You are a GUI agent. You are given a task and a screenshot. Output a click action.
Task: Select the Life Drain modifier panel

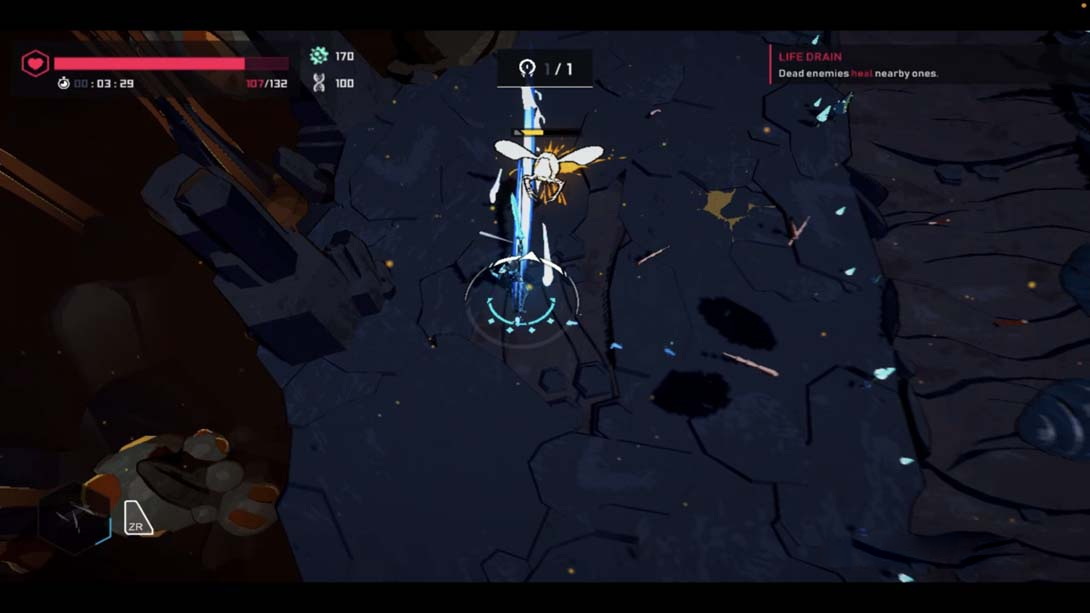pos(858,65)
